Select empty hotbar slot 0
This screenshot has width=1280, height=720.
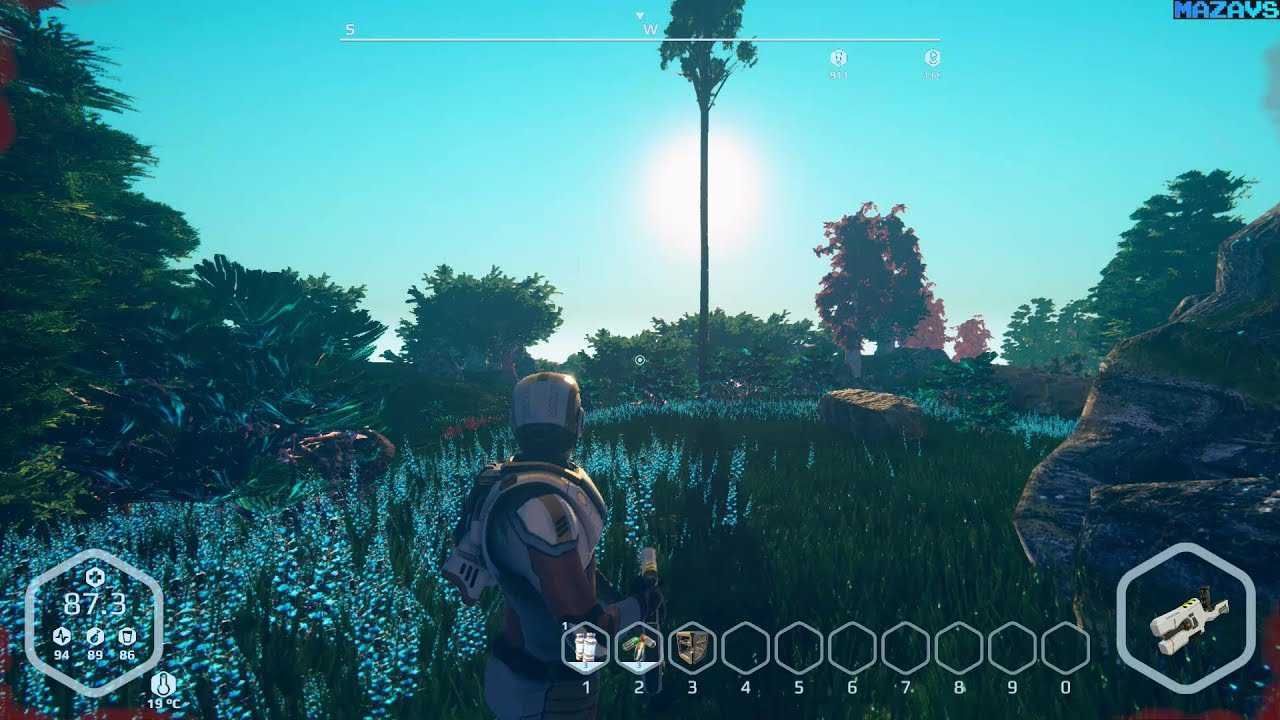click(1065, 647)
